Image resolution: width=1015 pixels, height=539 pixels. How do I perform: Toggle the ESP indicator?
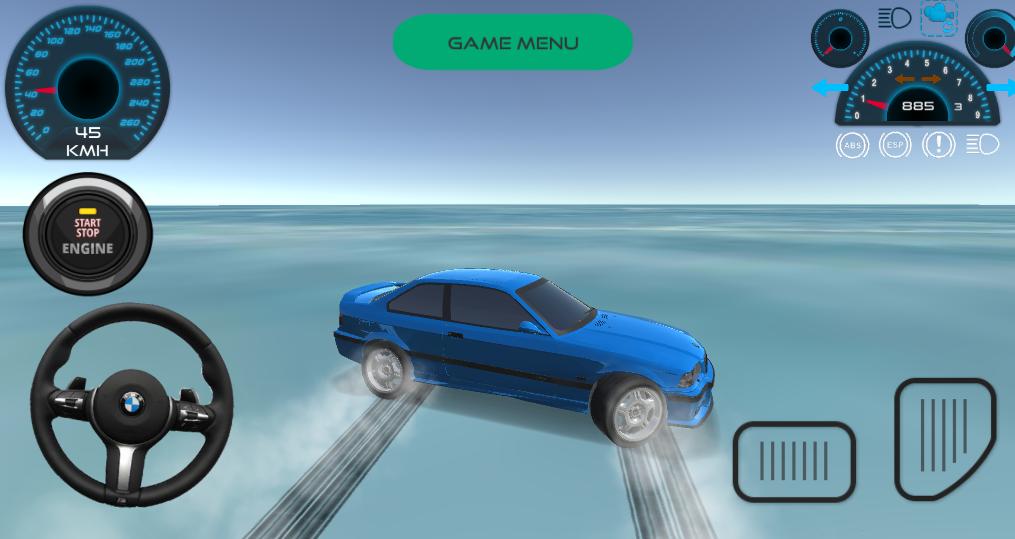click(x=895, y=145)
